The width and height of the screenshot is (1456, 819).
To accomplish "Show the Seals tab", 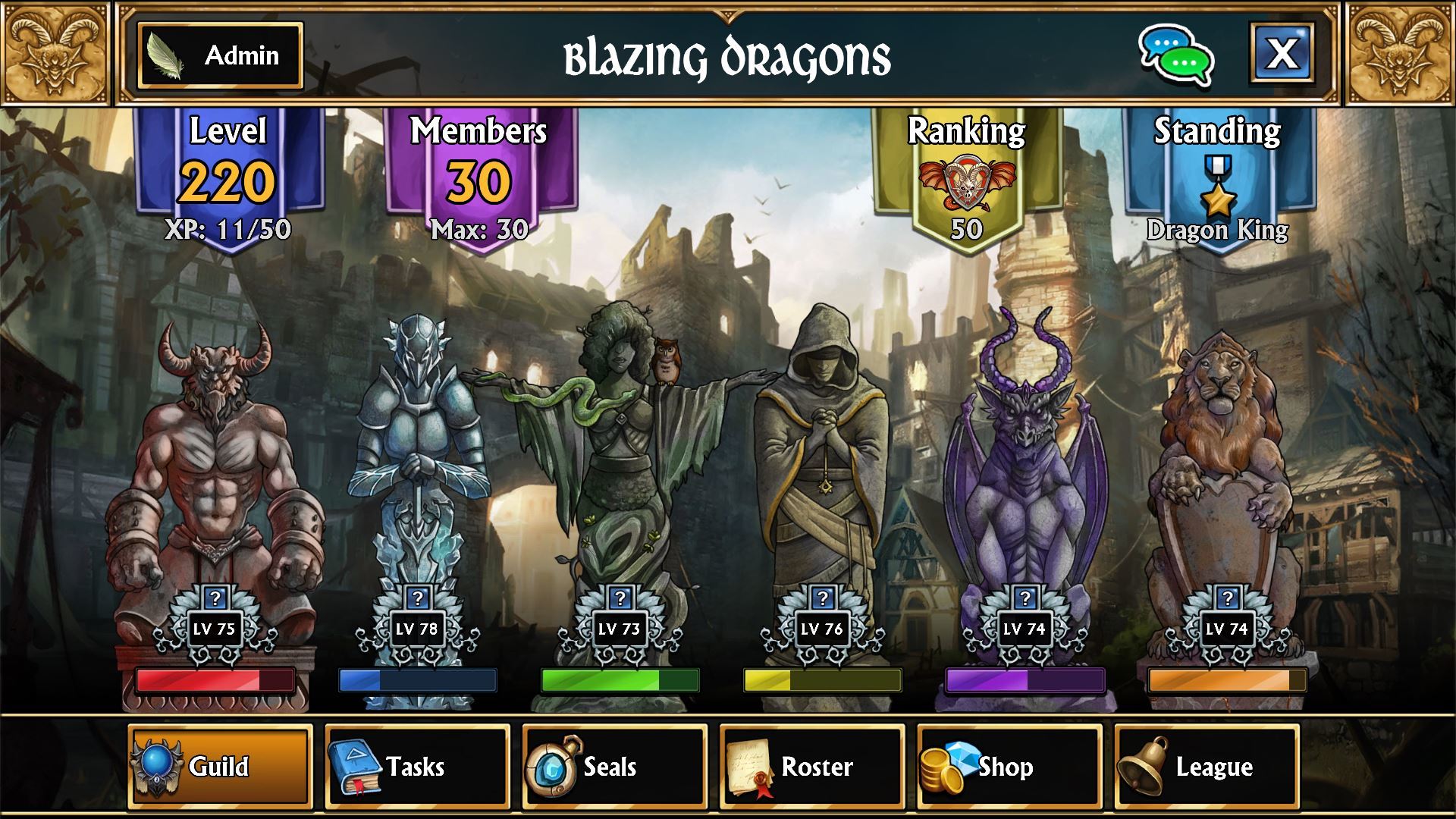I will (614, 767).
